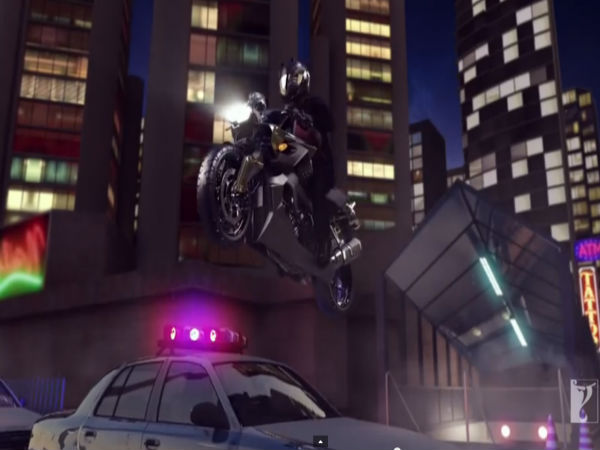Expand the small up-arrow tab at bottom
The height and width of the screenshot is (450, 600).
[x=320, y=441]
